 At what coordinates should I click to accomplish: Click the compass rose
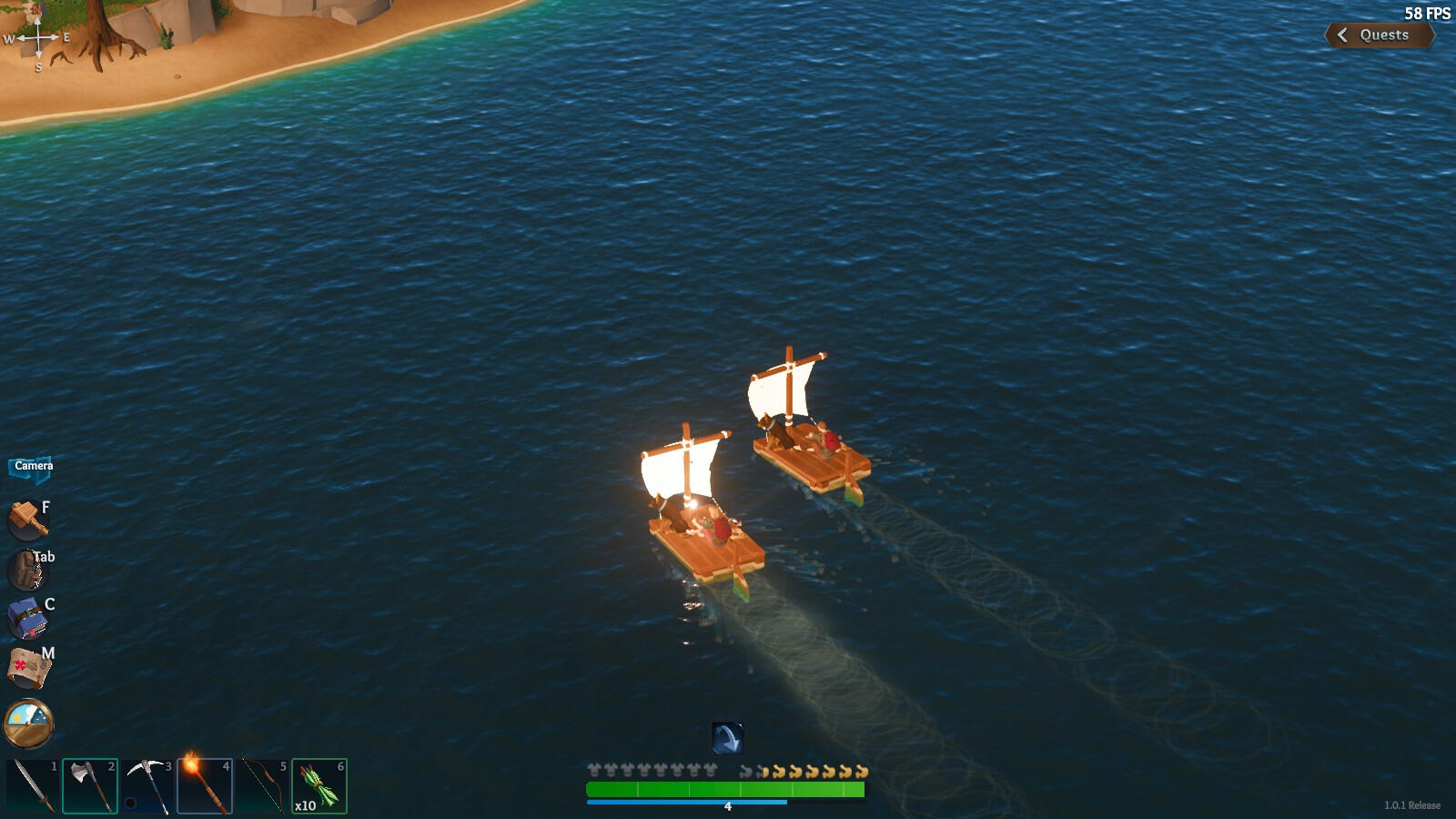tap(38, 38)
